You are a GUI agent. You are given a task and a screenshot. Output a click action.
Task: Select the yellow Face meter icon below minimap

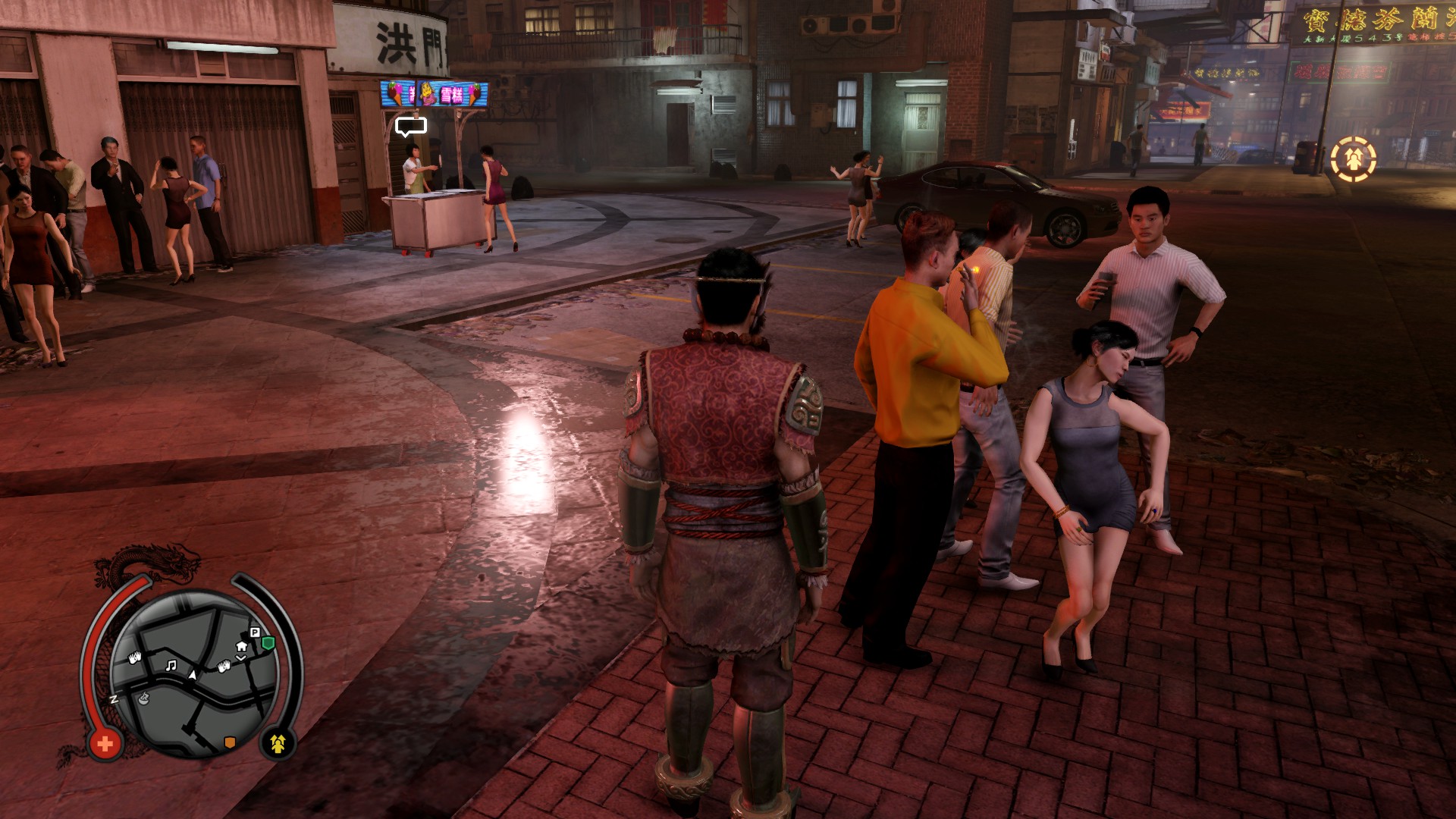coord(279,745)
